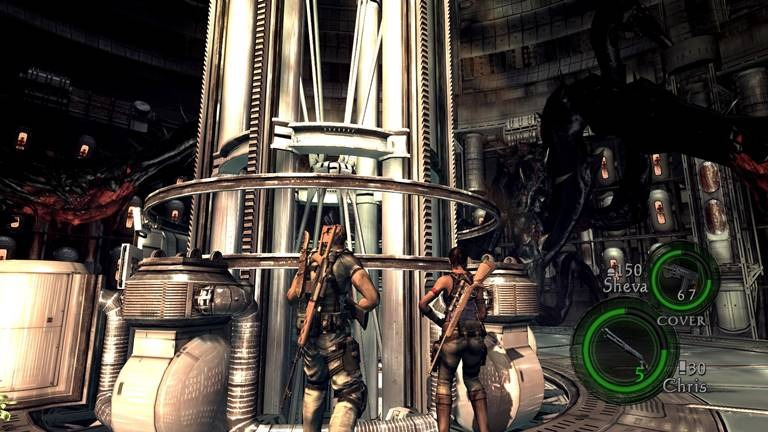This screenshot has height=432, width=768.
Task: Toggle the partner COVER command label
Action: [679, 320]
